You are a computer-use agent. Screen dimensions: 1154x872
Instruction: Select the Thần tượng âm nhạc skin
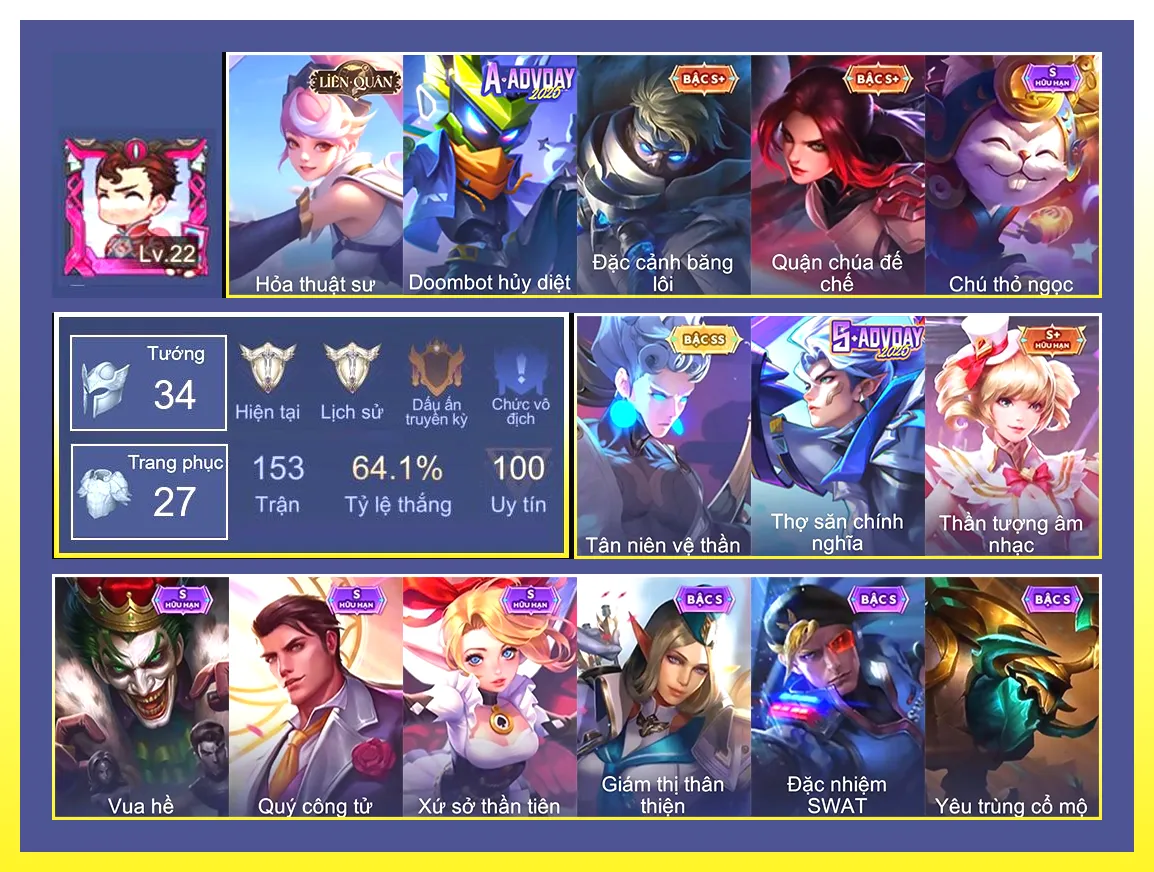click(1012, 436)
